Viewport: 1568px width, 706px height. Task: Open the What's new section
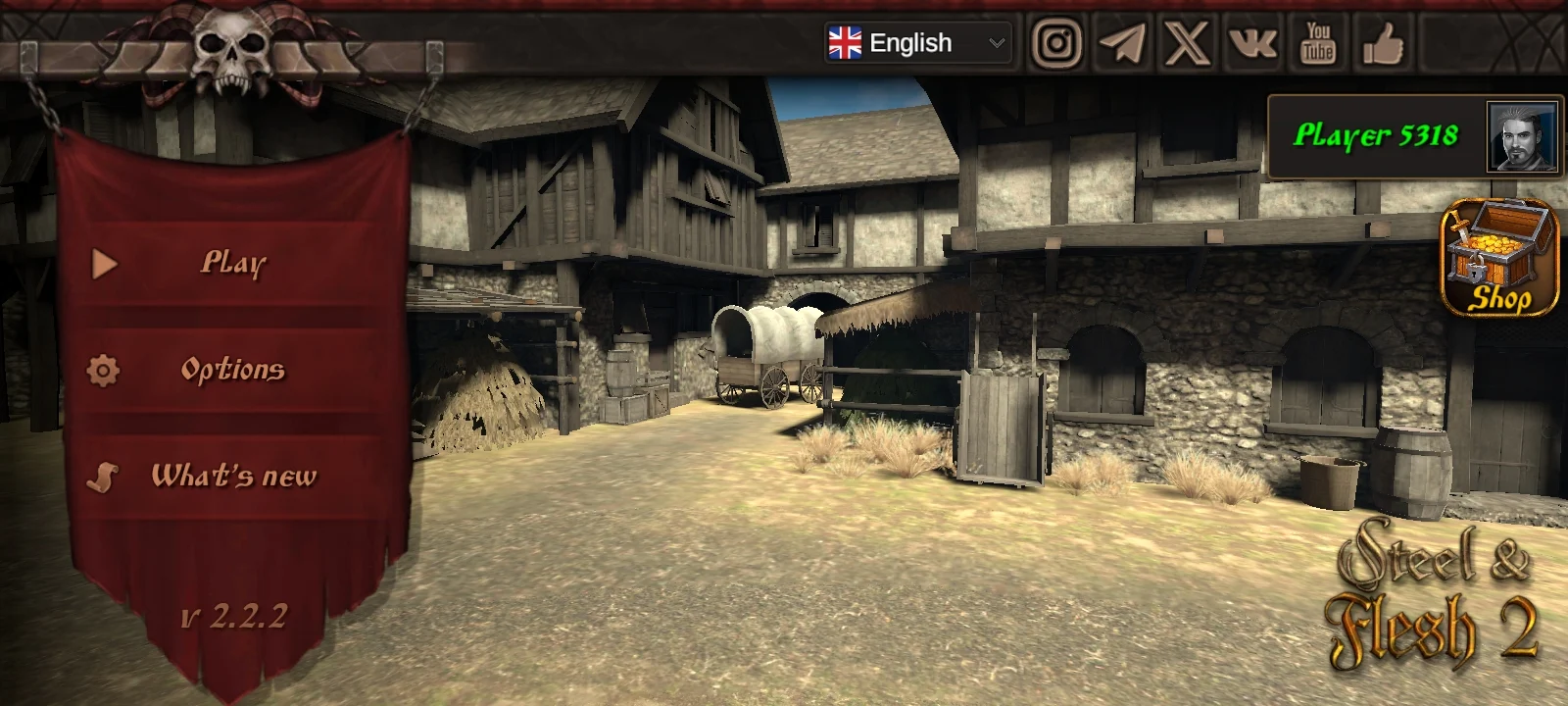(235, 479)
